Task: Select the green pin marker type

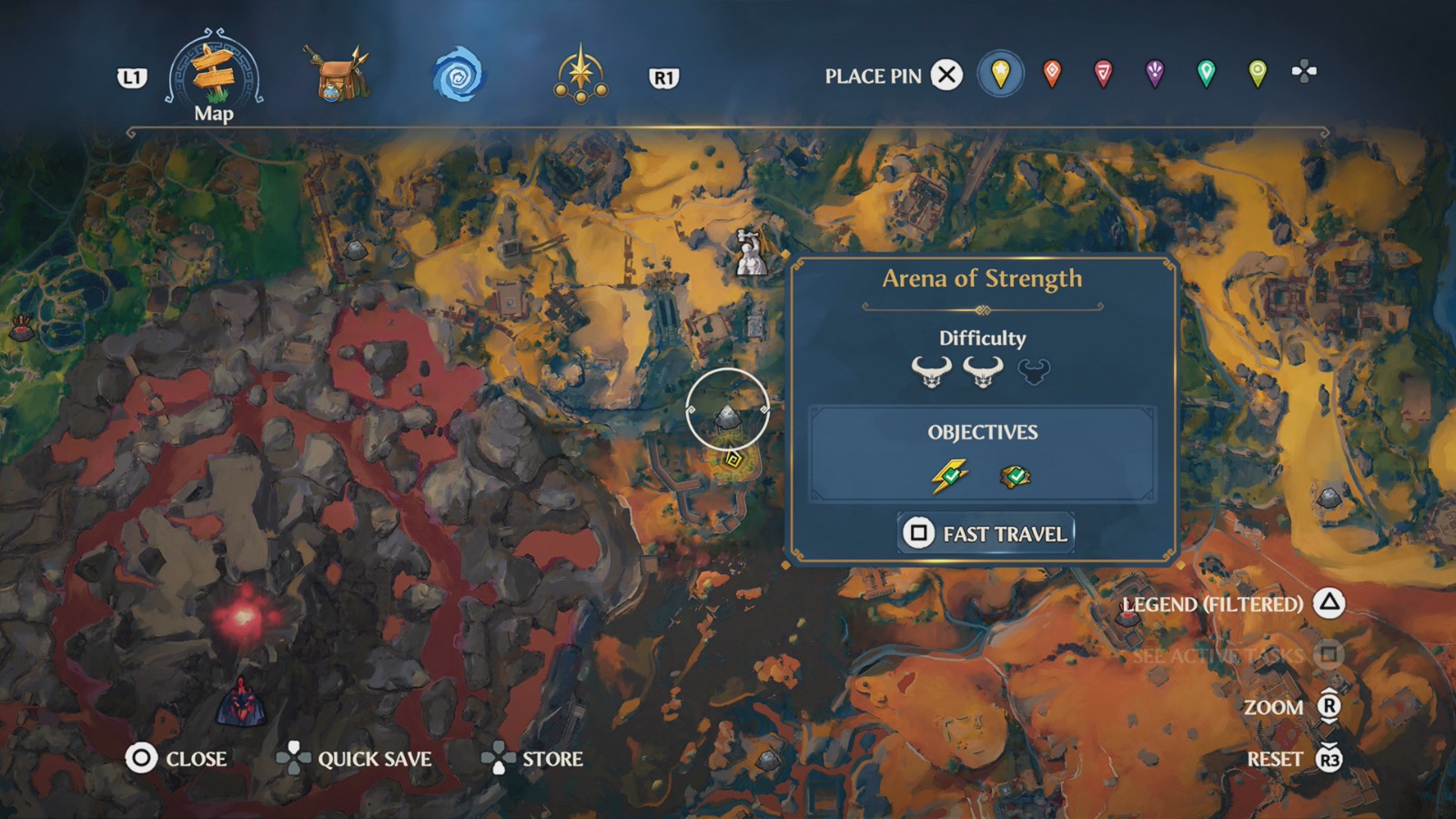Action: (1205, 75)
